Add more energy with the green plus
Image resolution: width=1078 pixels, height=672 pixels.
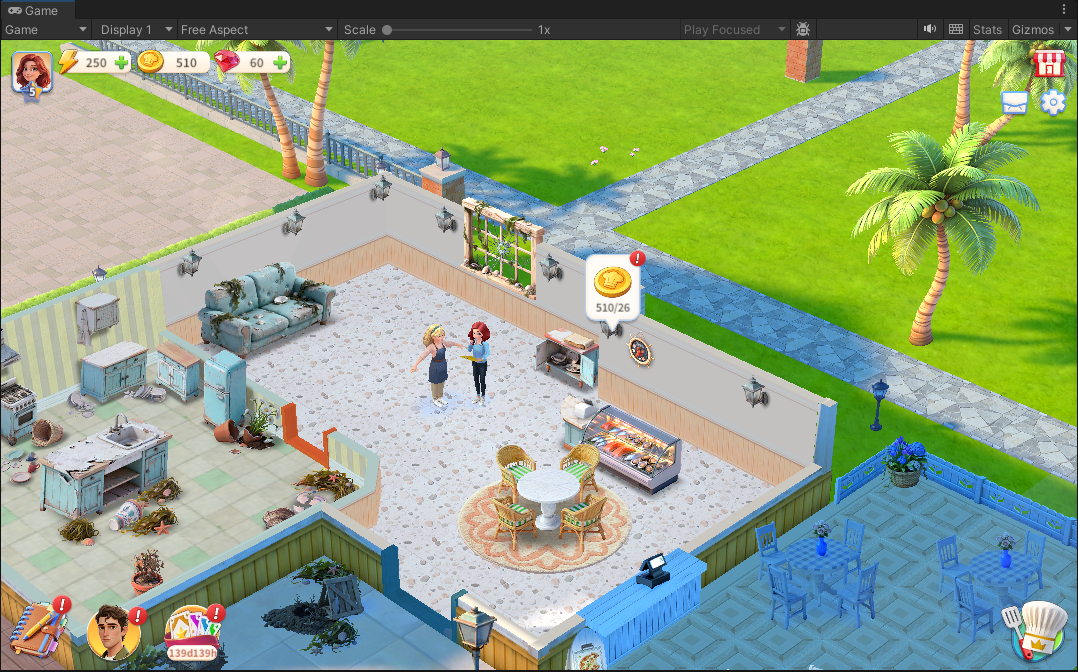tap(121, 63)
